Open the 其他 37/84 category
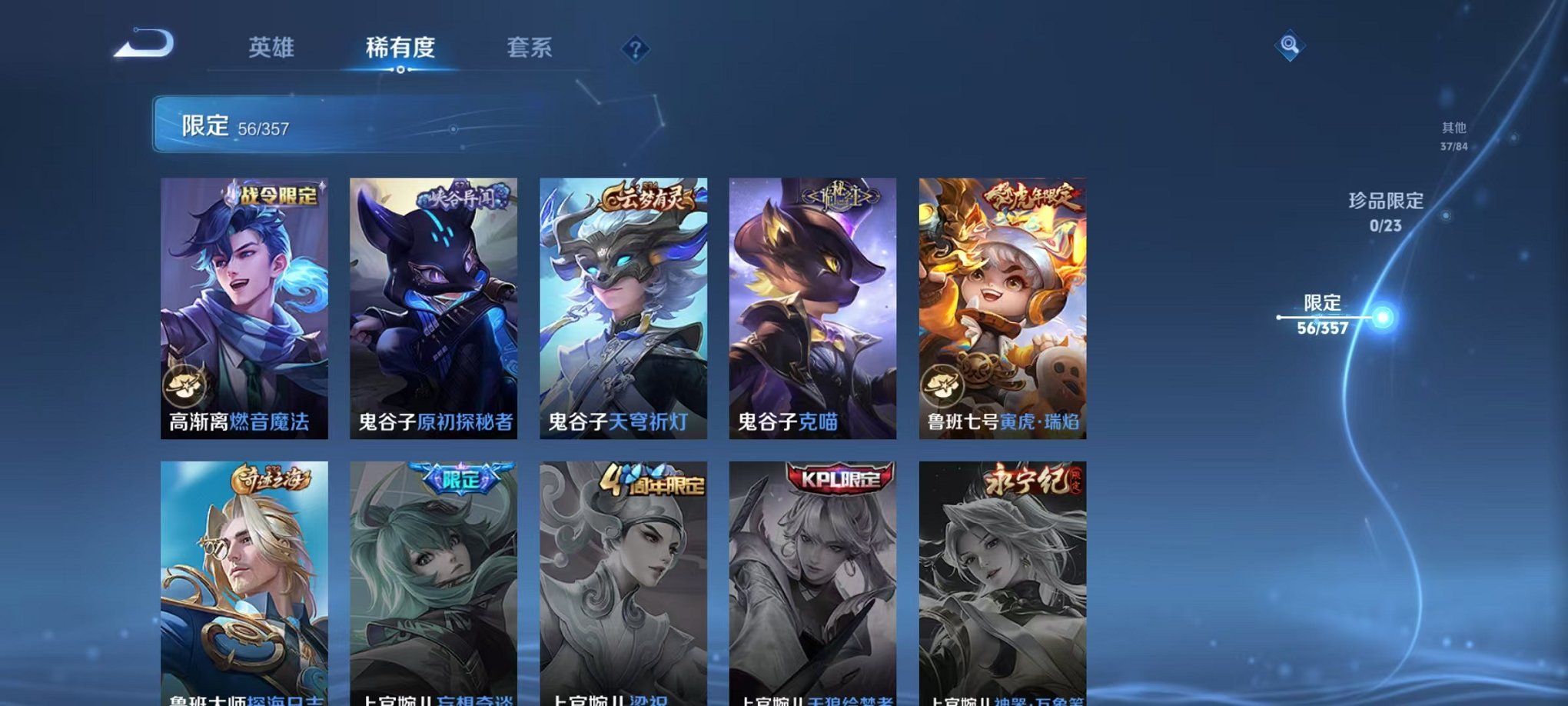Screen dimensions: 1568x706 (x=1453, y=137)
